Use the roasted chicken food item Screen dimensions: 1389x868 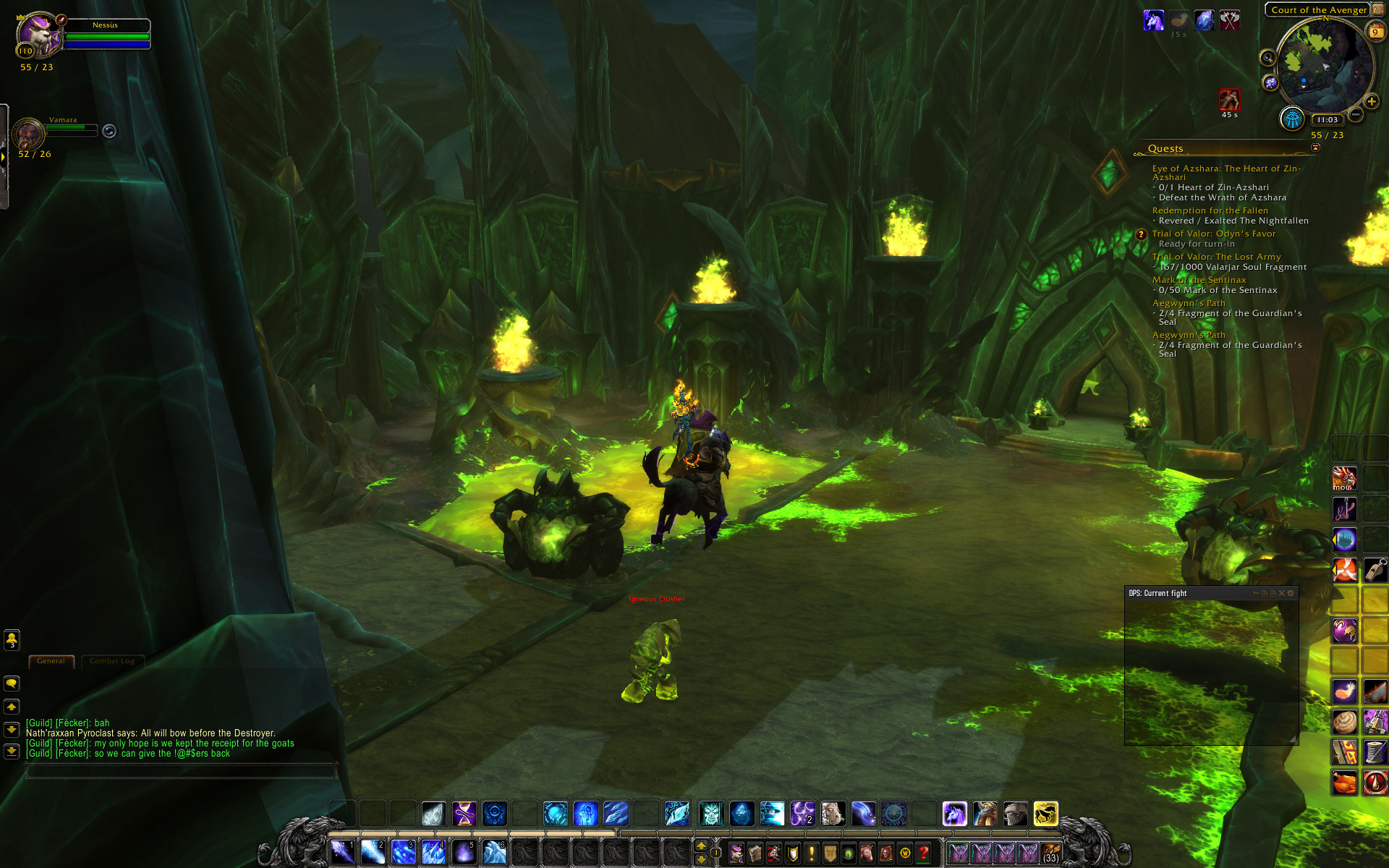tap(1345, 782)
